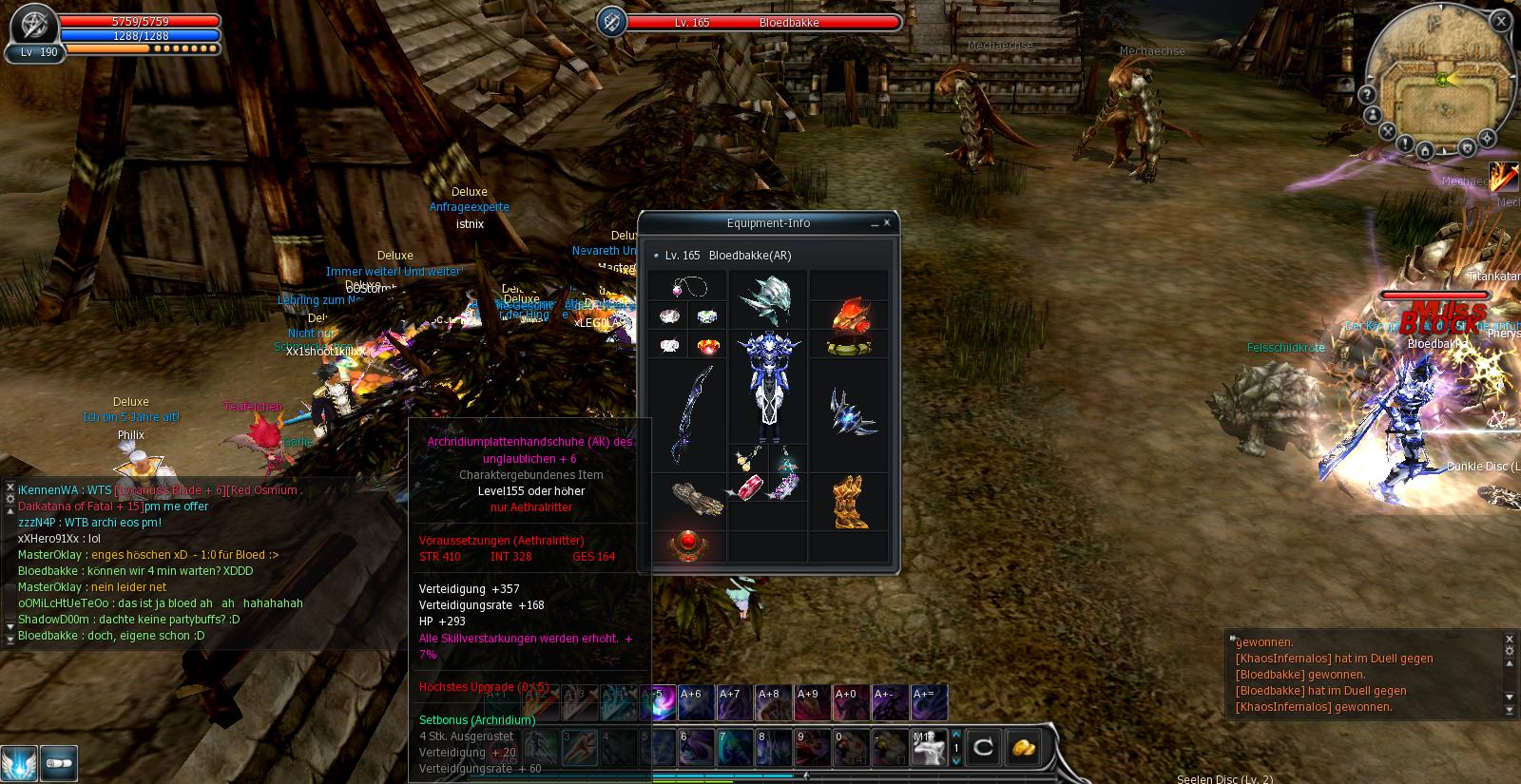
Task: Click the house icon on the minimap ring
Action: [x=1425, y=150]
